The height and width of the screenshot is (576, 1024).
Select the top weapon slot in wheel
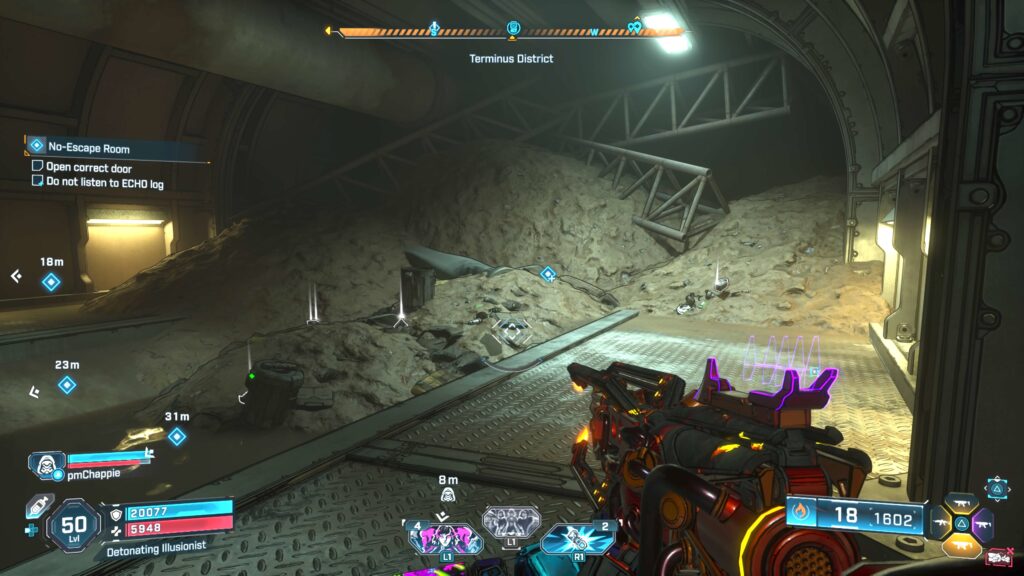[961, 502]
